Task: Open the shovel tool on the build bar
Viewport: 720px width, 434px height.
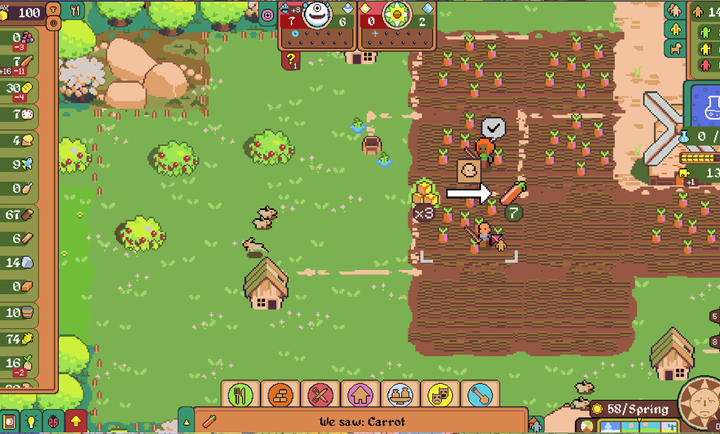Action: (481, 395)
